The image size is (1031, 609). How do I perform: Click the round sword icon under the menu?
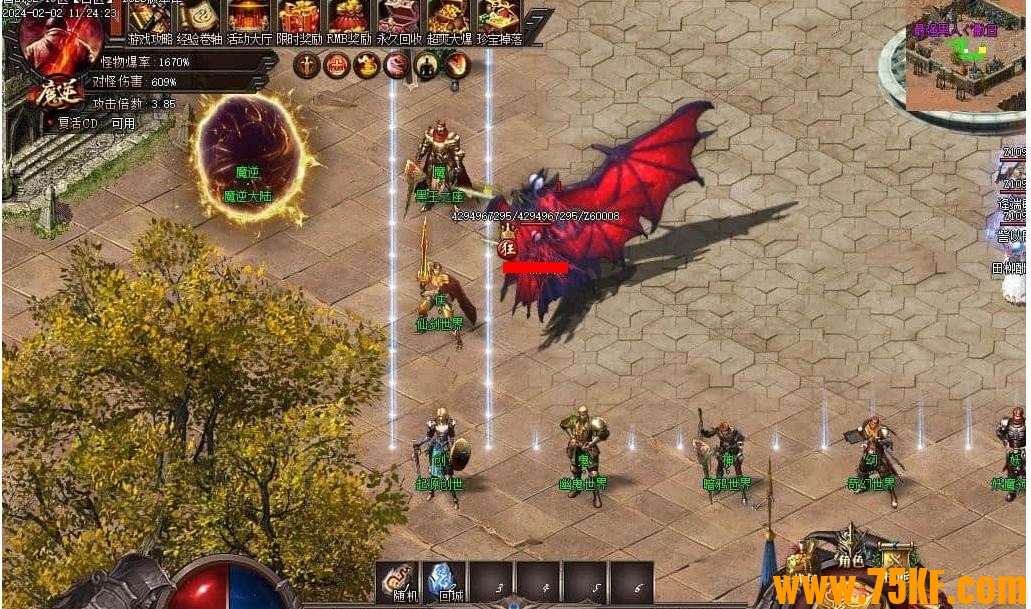[x=306, y=66]
